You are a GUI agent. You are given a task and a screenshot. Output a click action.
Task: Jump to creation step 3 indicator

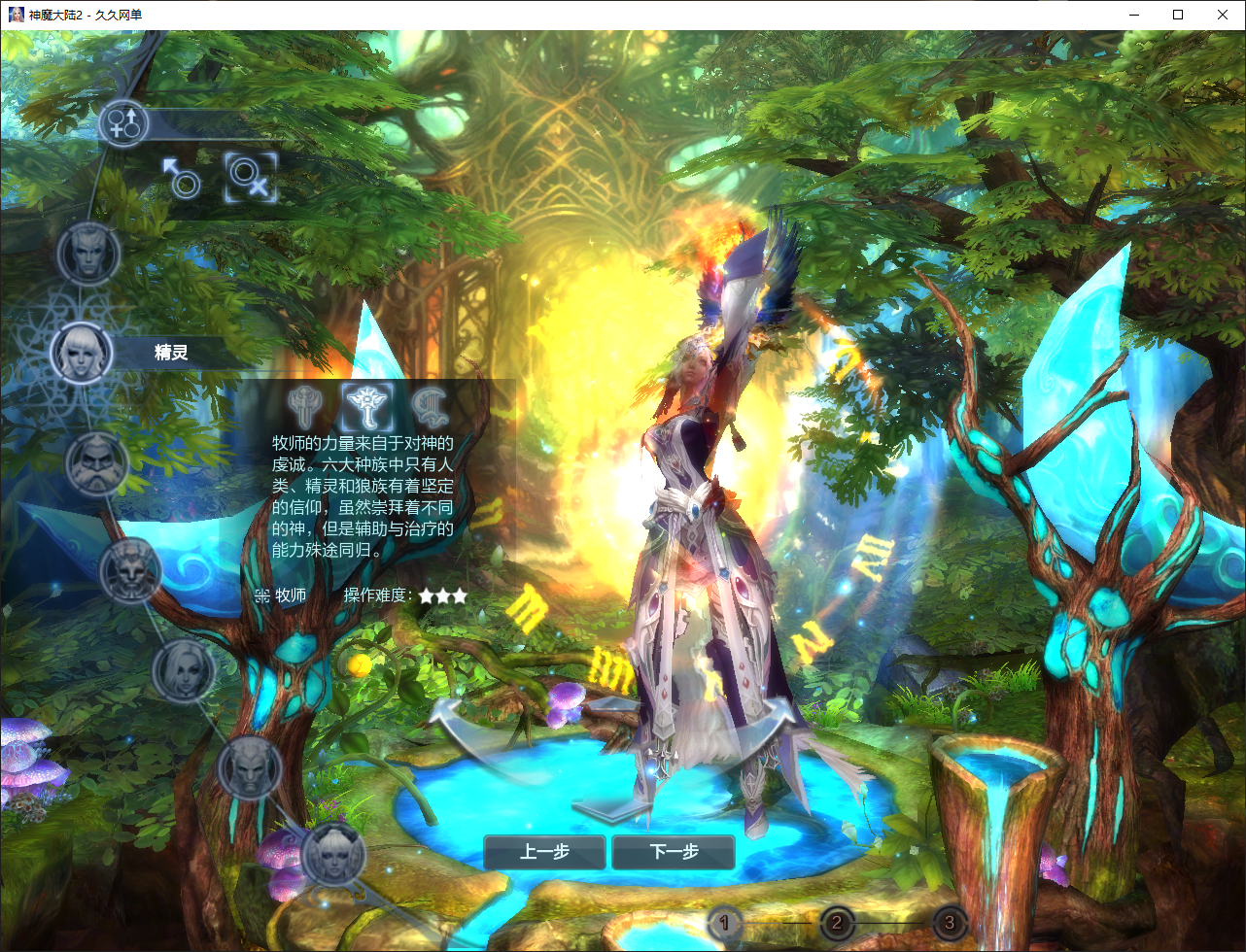(950, 922)
